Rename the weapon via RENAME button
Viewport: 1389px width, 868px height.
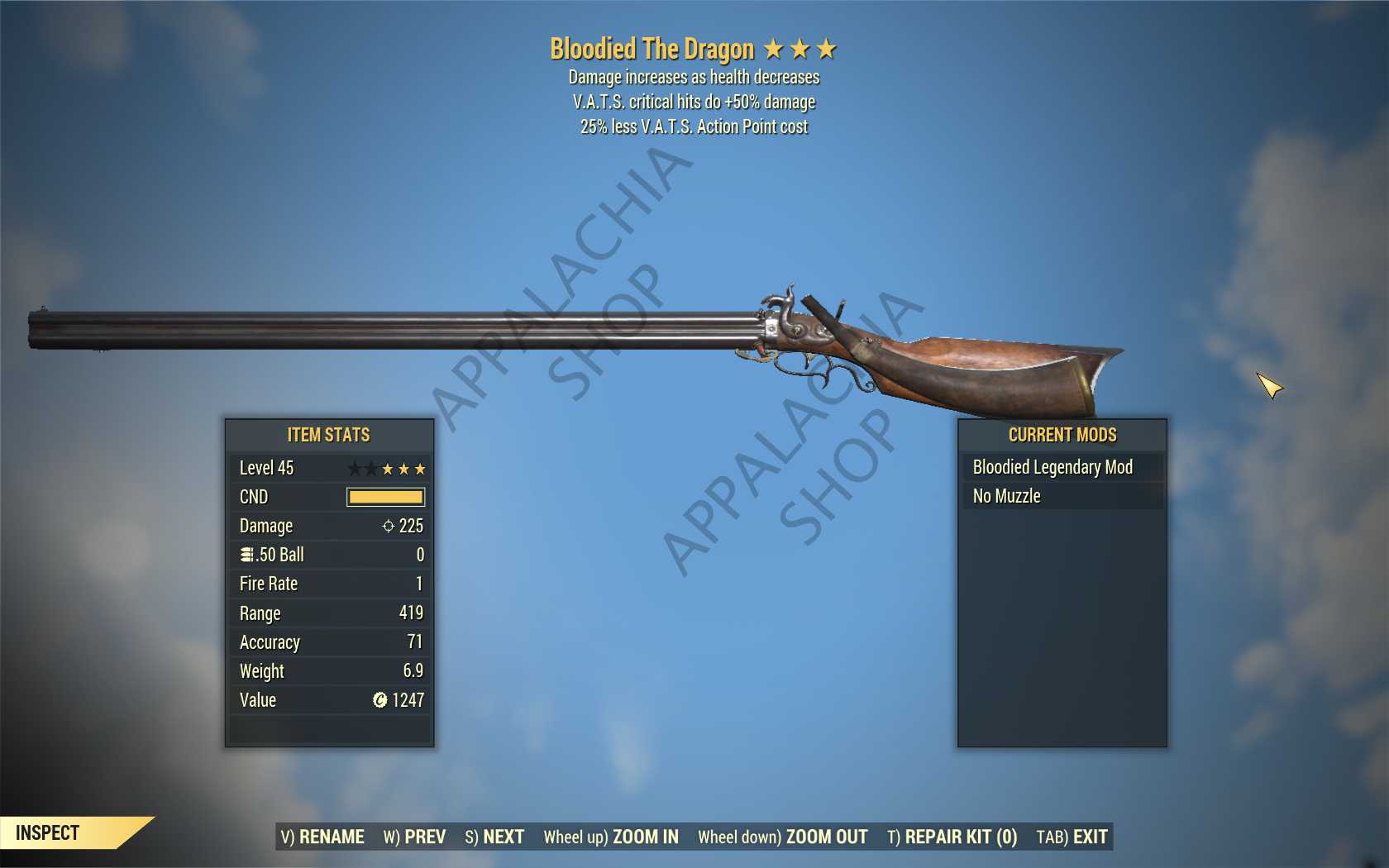322,837
